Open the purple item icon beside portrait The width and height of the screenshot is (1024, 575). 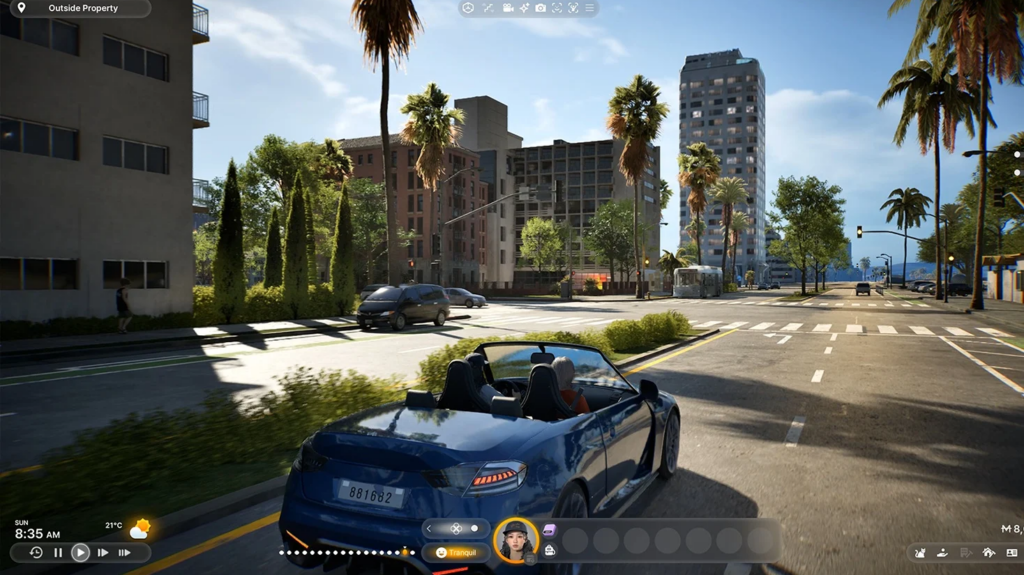(x=549, y=530)
